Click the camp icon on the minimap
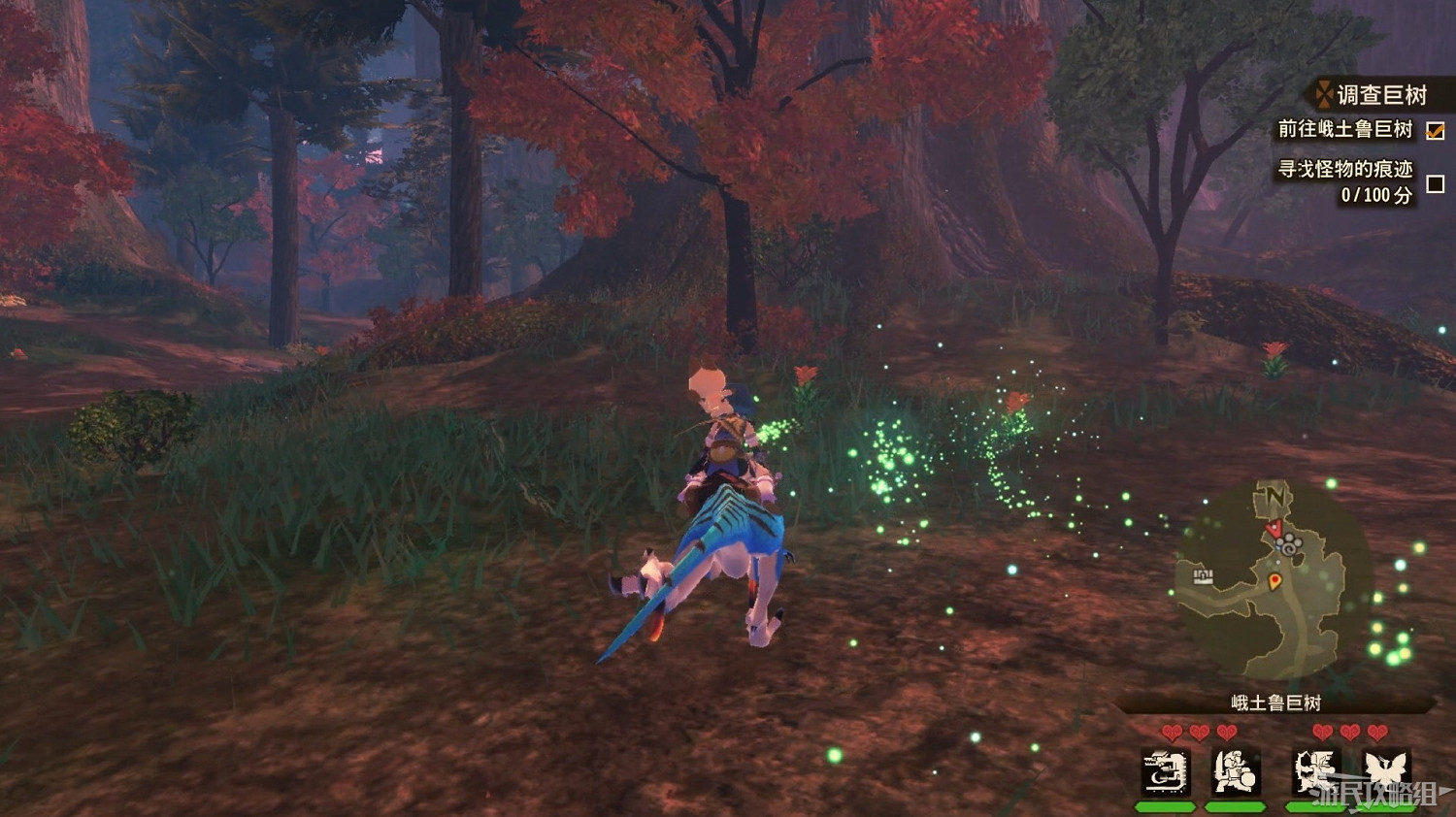This screenshot has height=817, width=1456. [x=1202, y=575]
